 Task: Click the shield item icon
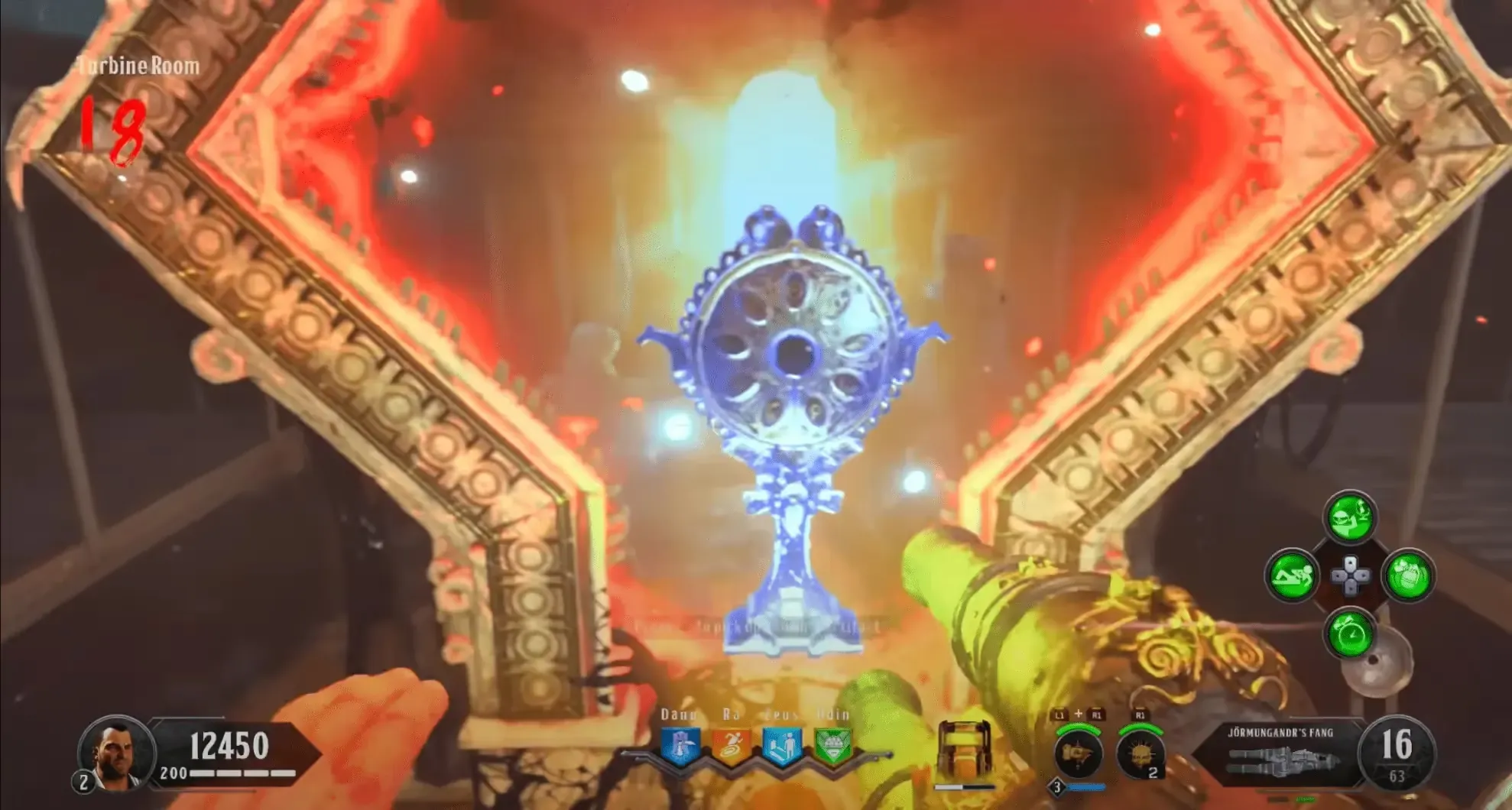[x=965, y=750]
